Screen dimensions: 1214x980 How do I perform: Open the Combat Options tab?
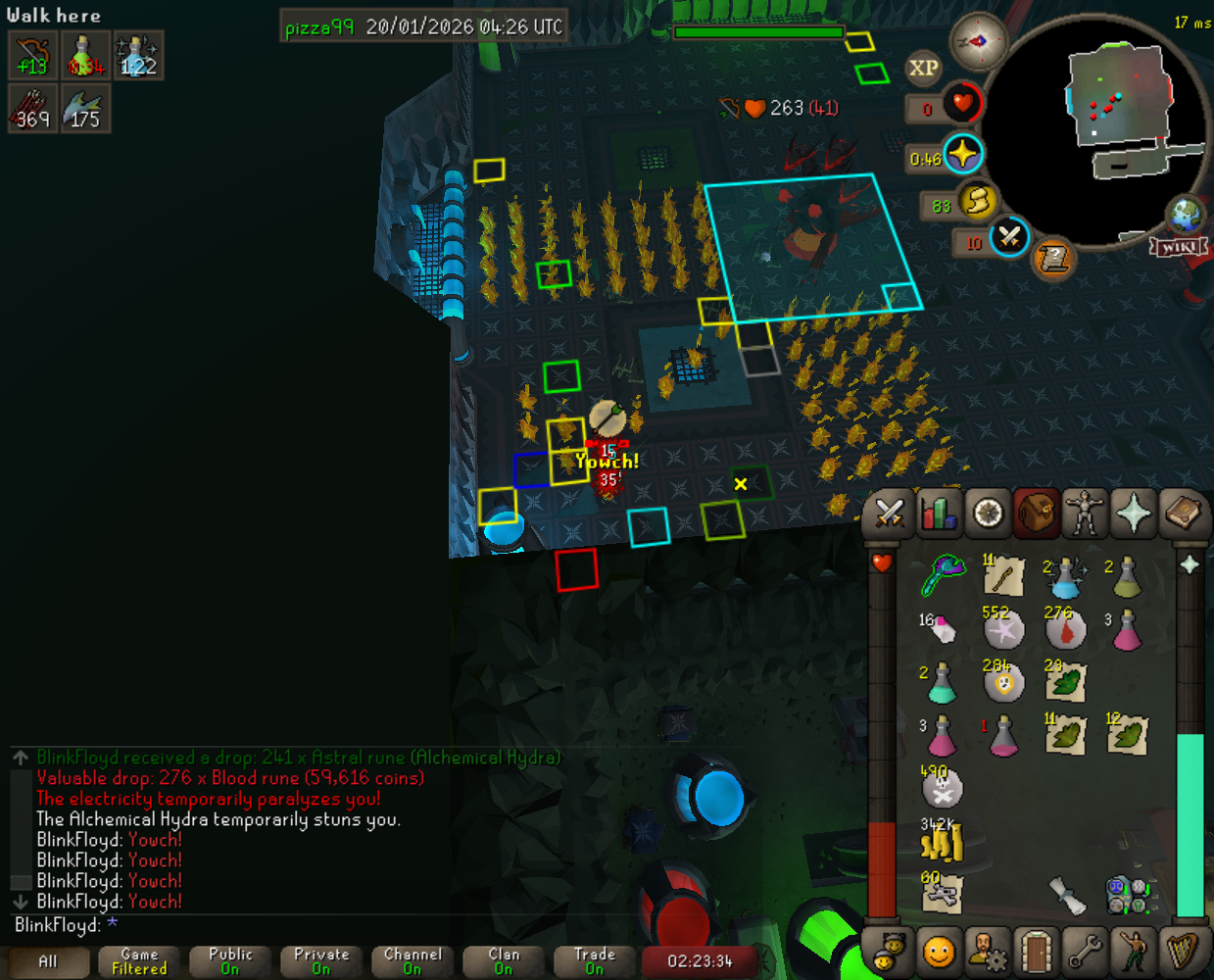[890, 513]
